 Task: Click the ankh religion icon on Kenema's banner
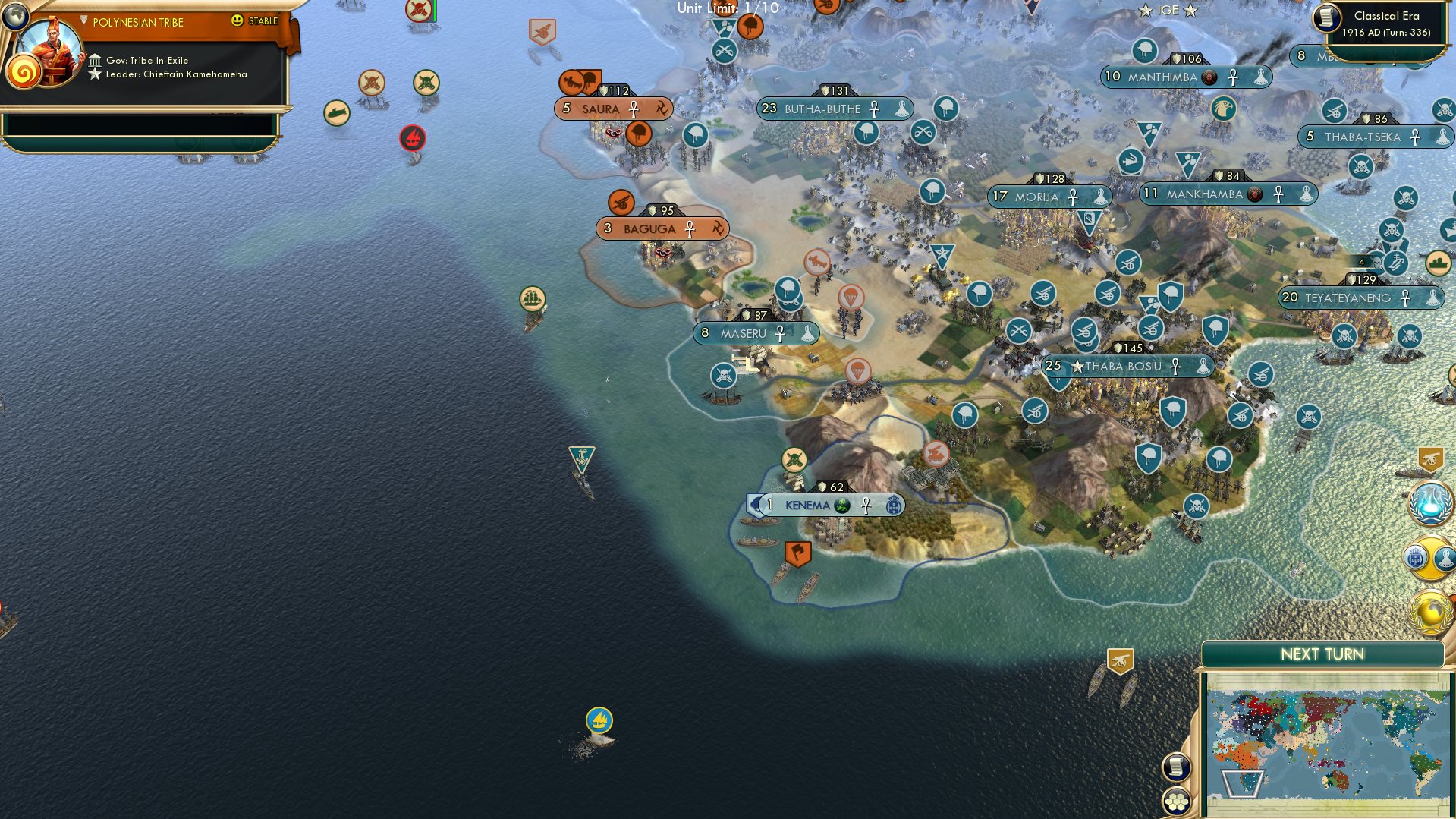[x=866, y=504]
